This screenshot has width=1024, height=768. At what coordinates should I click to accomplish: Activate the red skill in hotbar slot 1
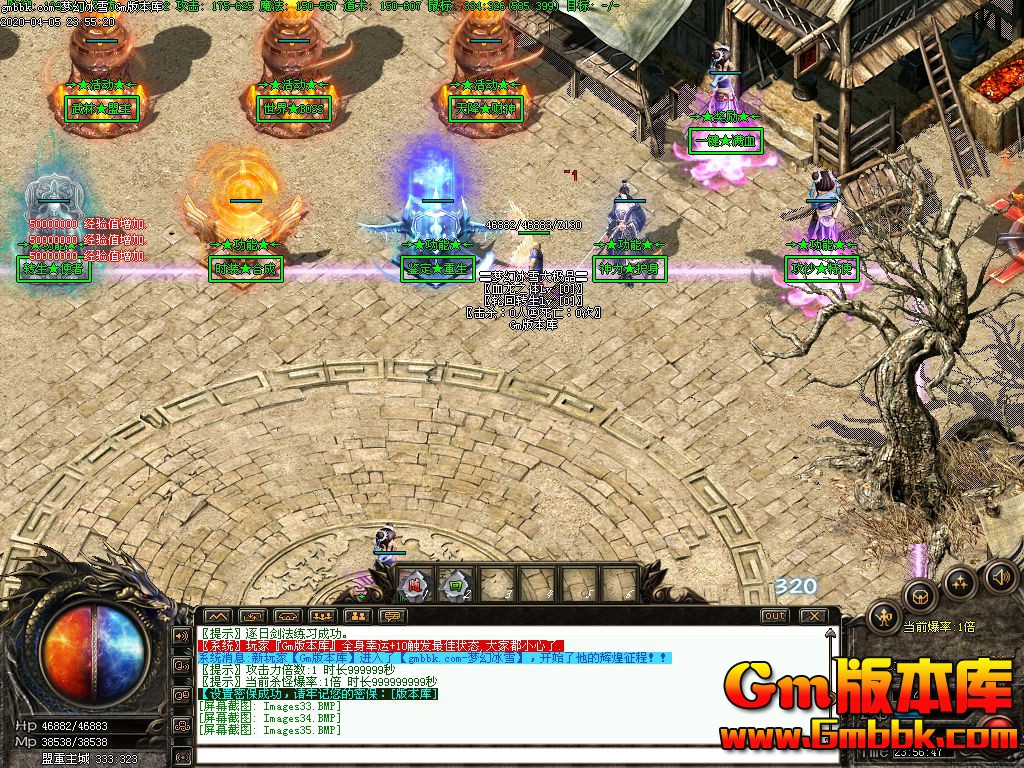[416, 583]
